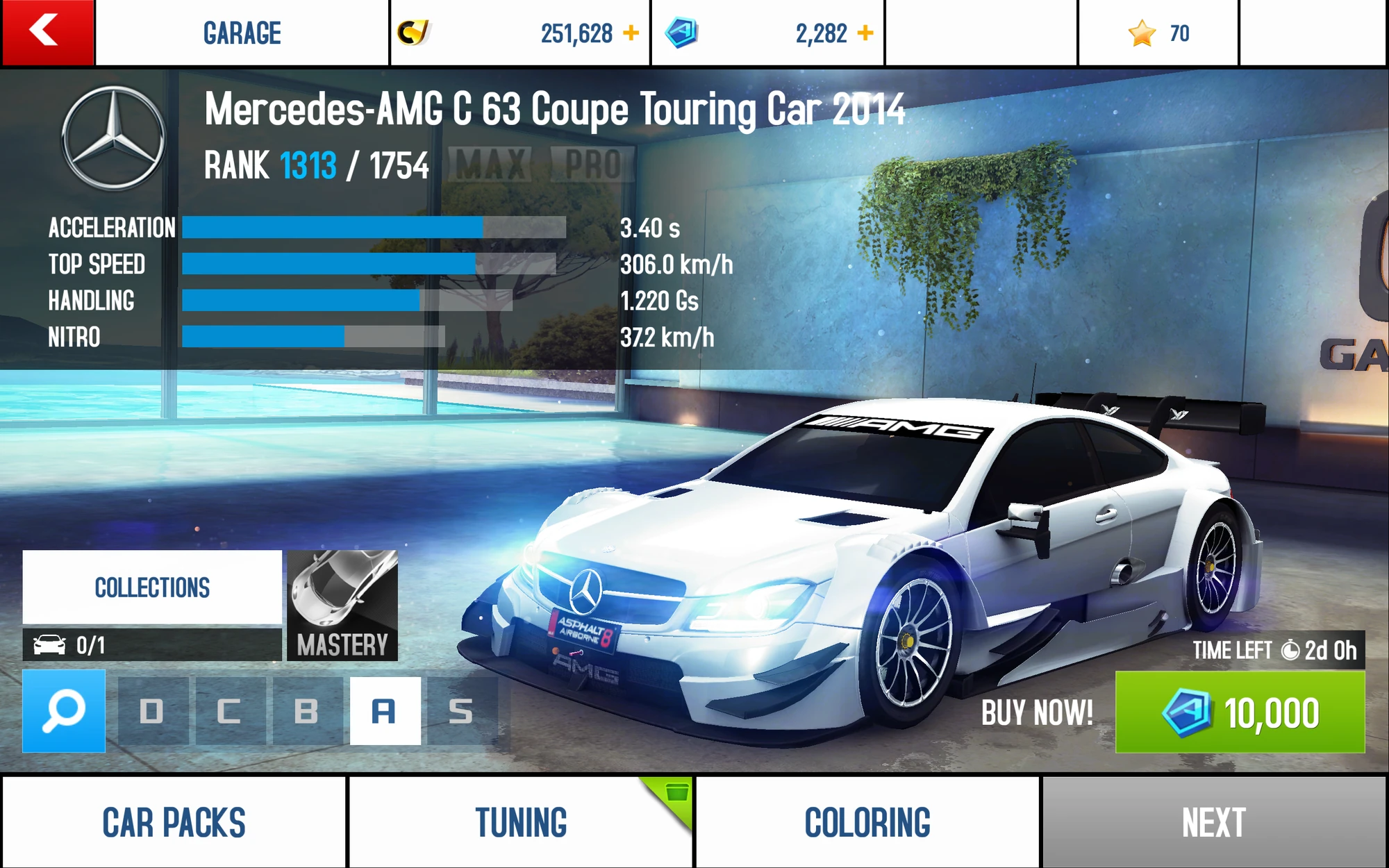This screenshot has width=1389, height=868.
Task: Add more tokens with the plus icon
Action: [865, 33]
